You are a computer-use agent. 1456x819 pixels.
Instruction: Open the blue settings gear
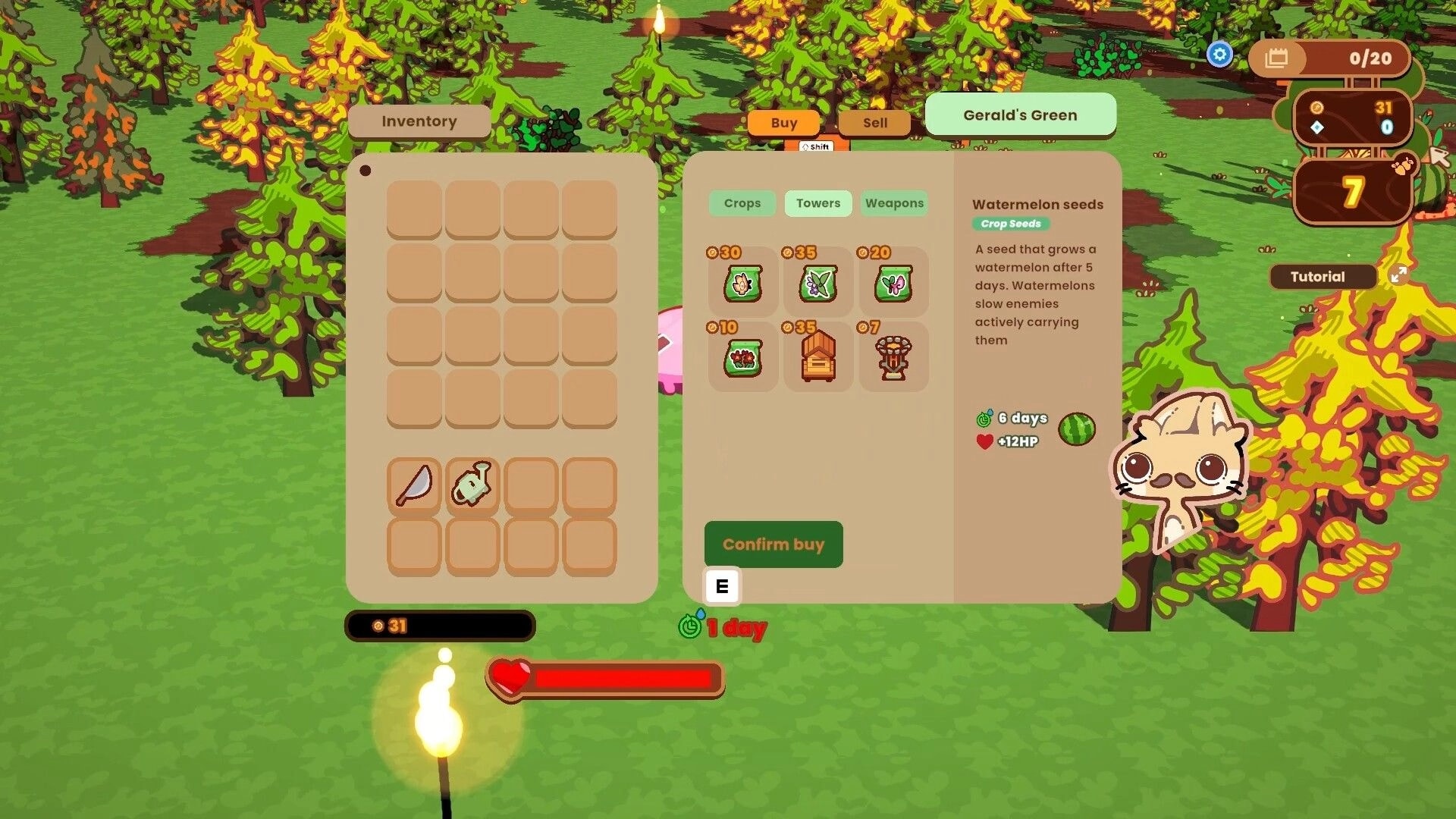pyautogui.click(x=1220, y=54)
